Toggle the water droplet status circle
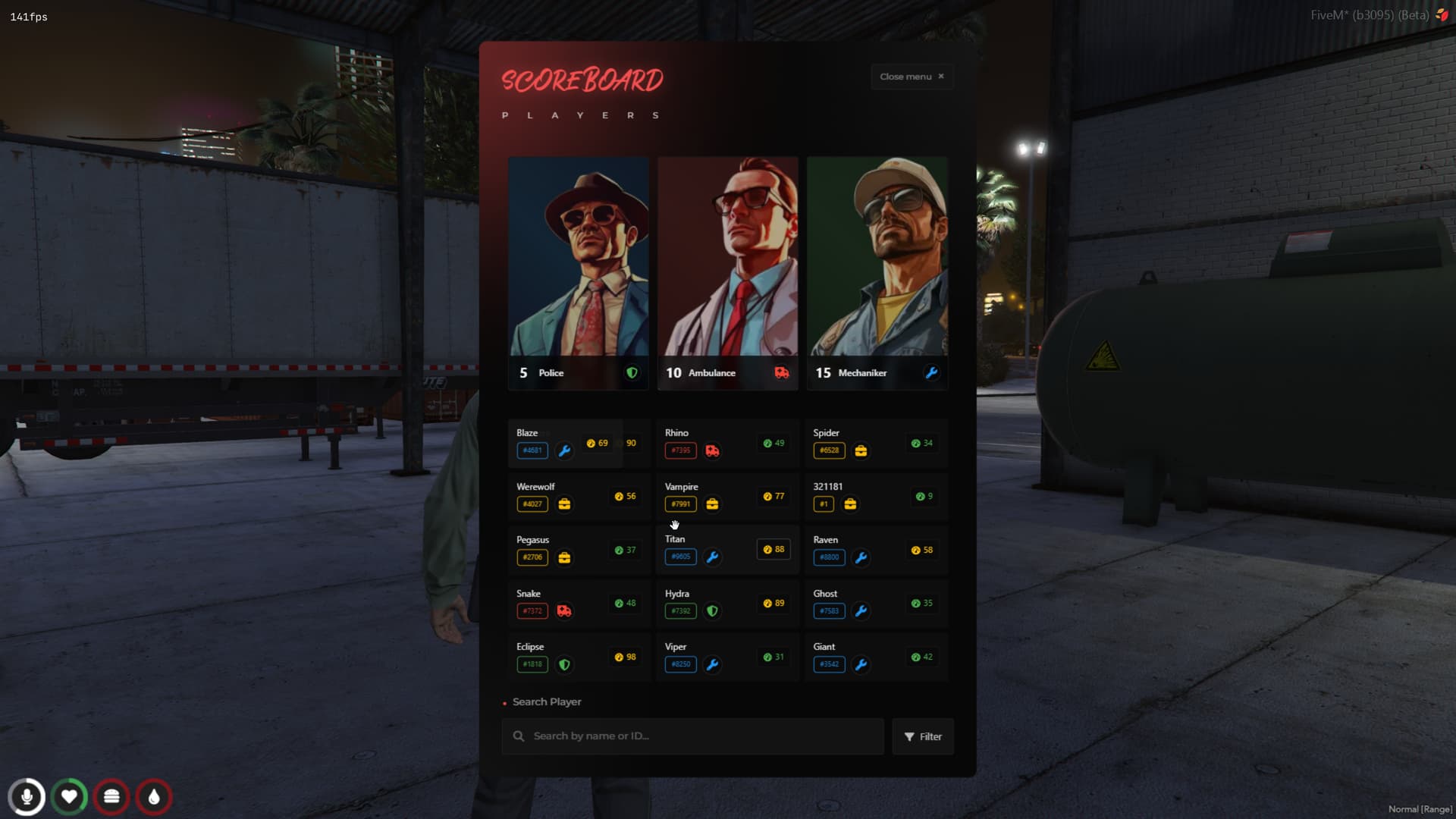The image size is (1456, 819). tap(154, 797)
